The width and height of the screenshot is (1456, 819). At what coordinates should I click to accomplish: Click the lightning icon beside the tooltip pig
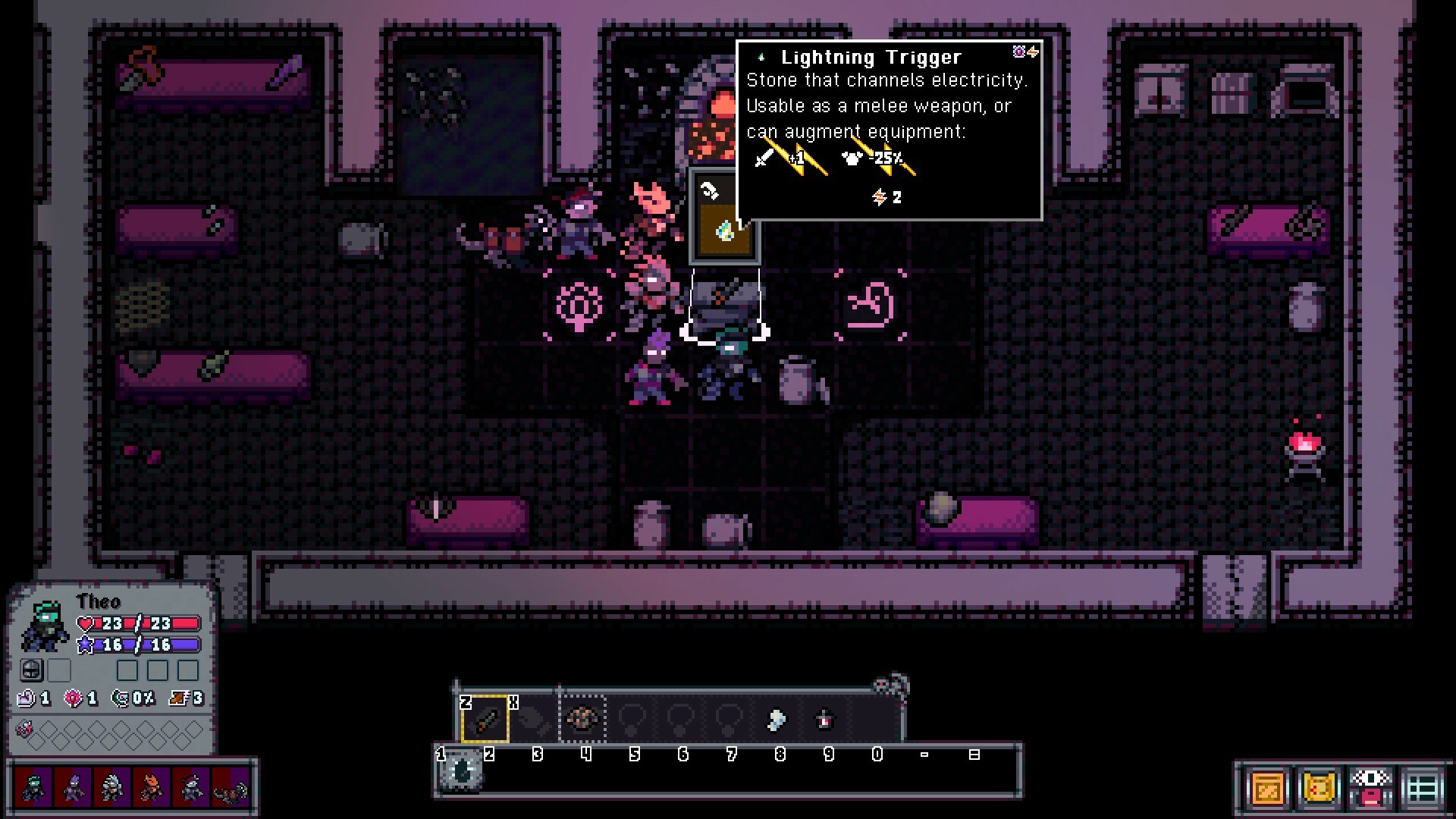point(1033,51)
